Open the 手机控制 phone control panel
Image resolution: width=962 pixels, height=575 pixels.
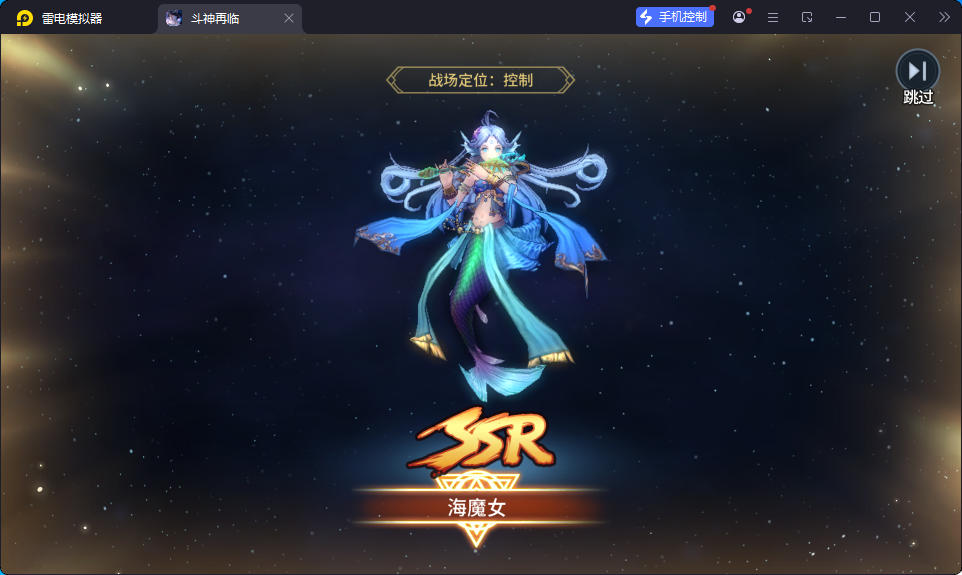[x=675, y=17]
